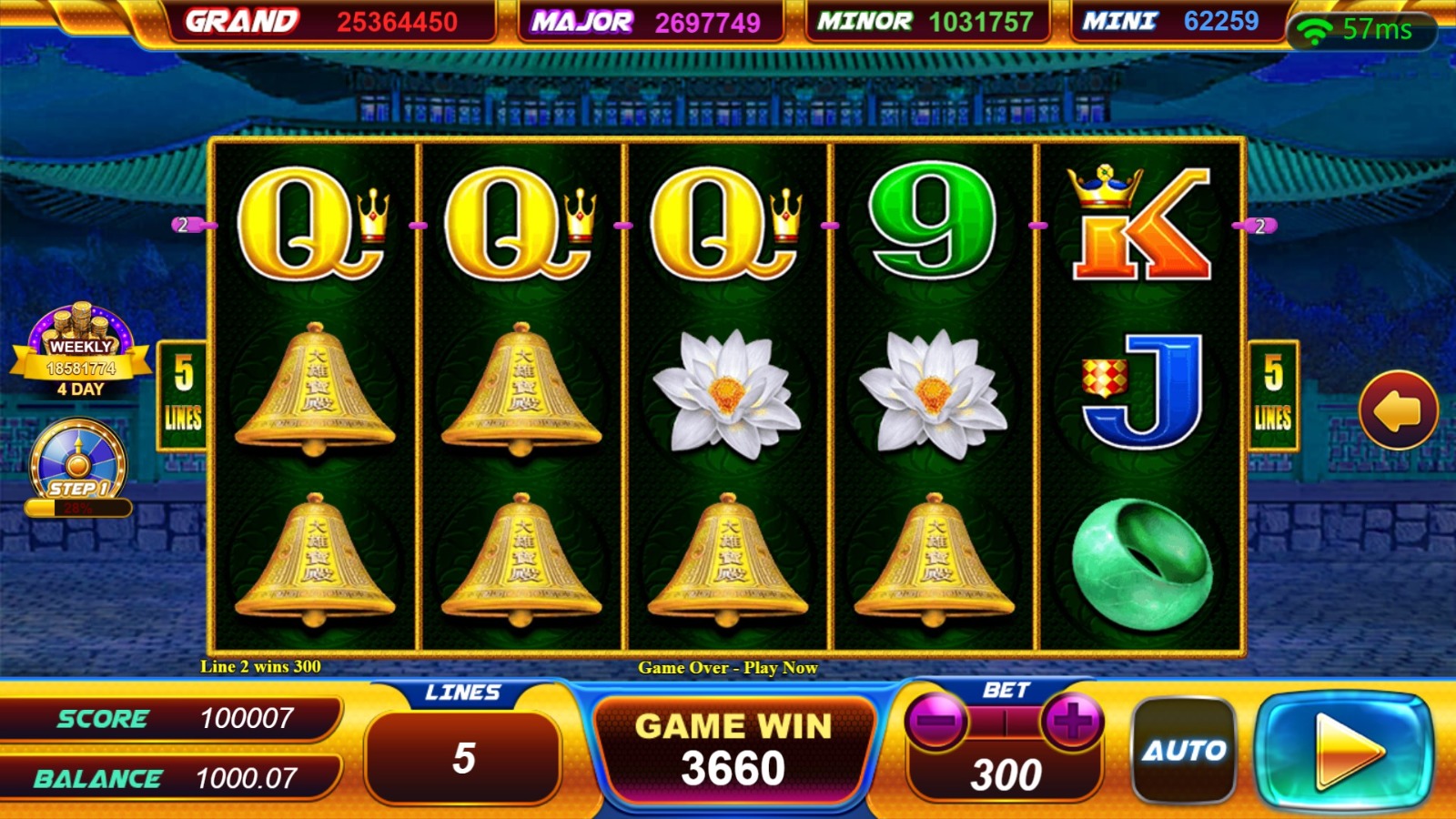This screenshot has width=1456, height=819.
Task: Decrease the bet with the minus button
Action: [x=935, y=722]
